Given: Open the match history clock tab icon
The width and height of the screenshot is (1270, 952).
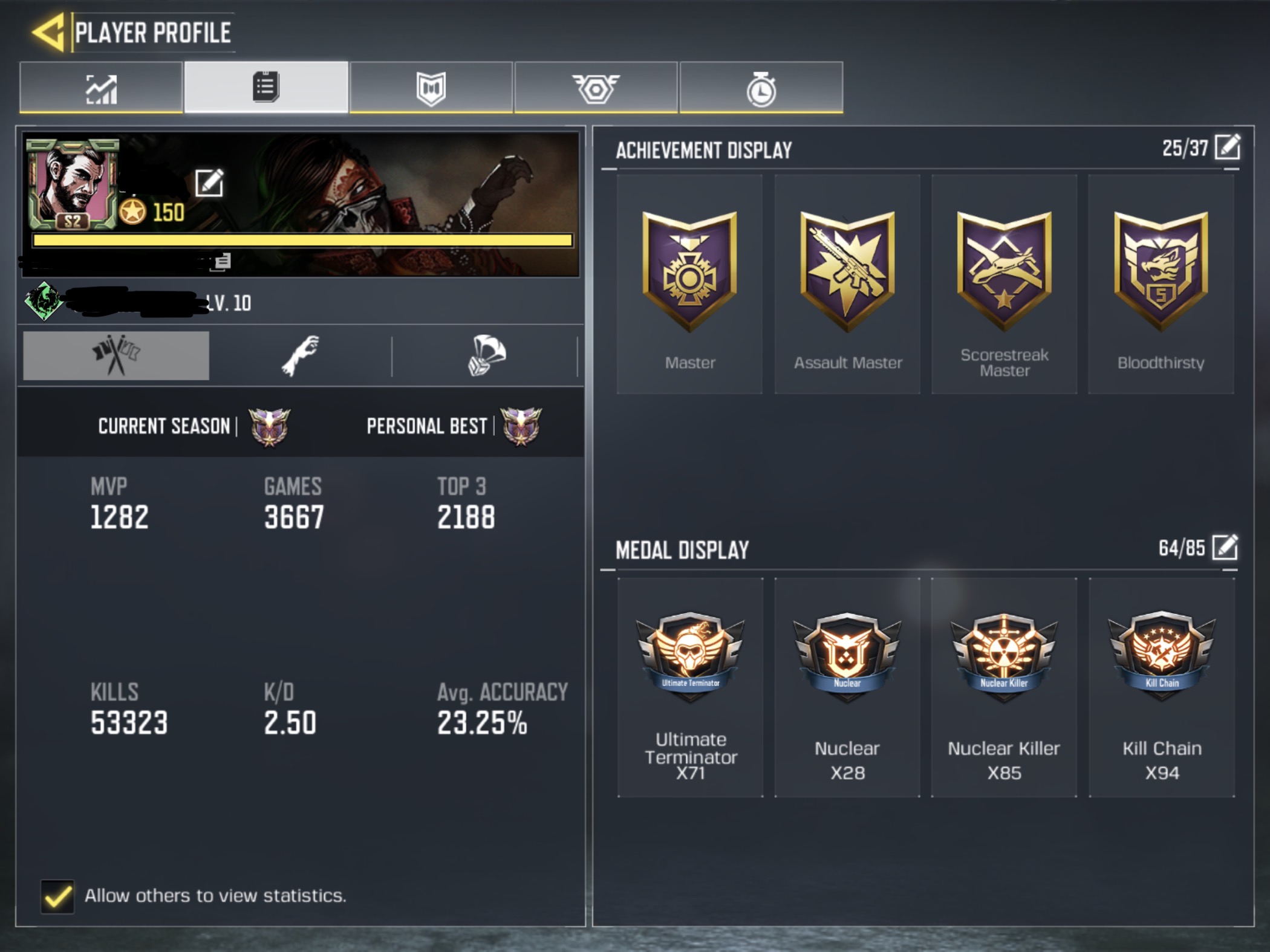Looking at the screenshot, I should point(761,88).
